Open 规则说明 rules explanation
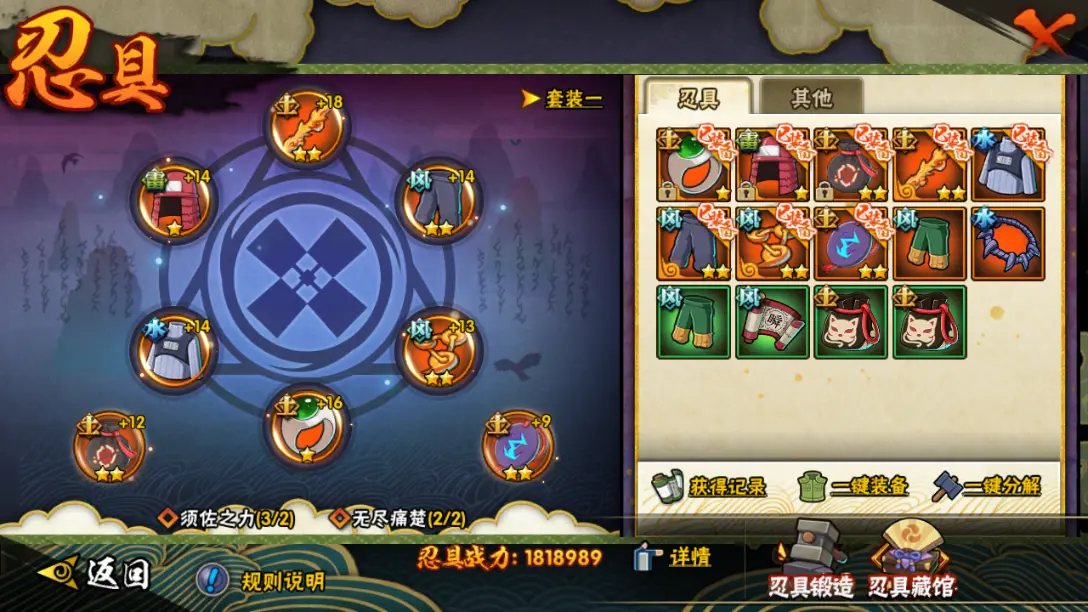The image size is (1088, 612). (x=262, y=581)
